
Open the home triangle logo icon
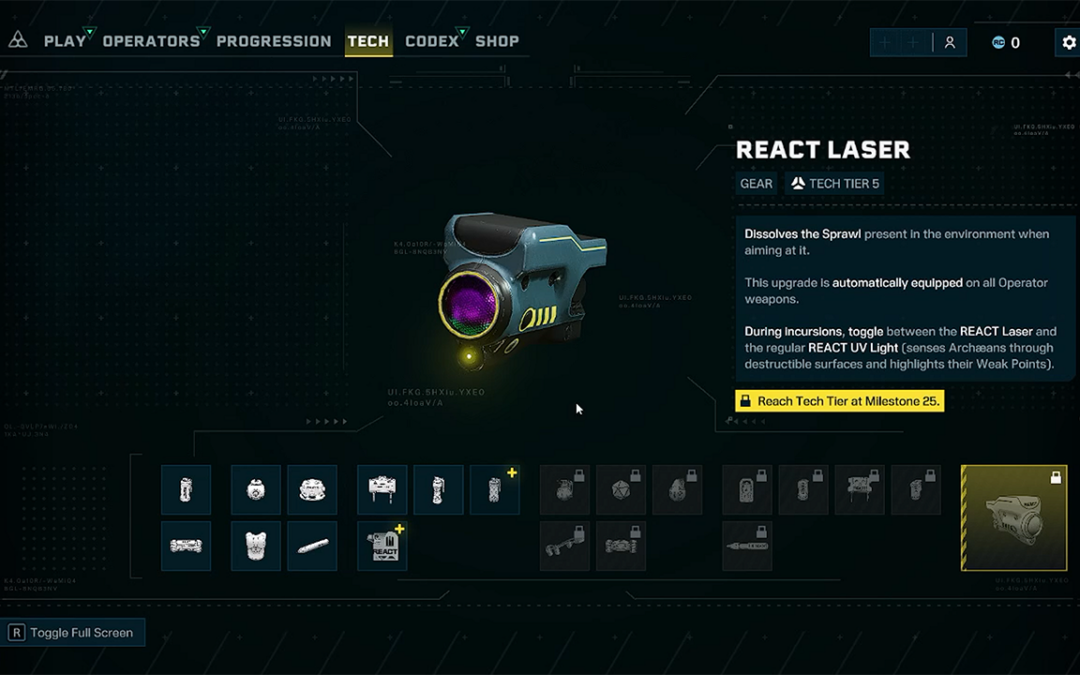(x=18, y=41)
